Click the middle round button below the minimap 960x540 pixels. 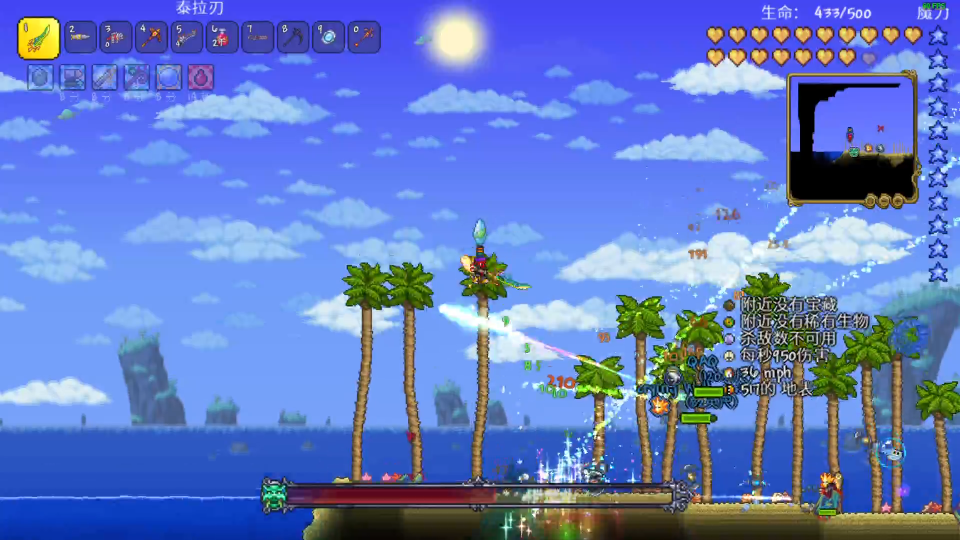click(883, 201)
